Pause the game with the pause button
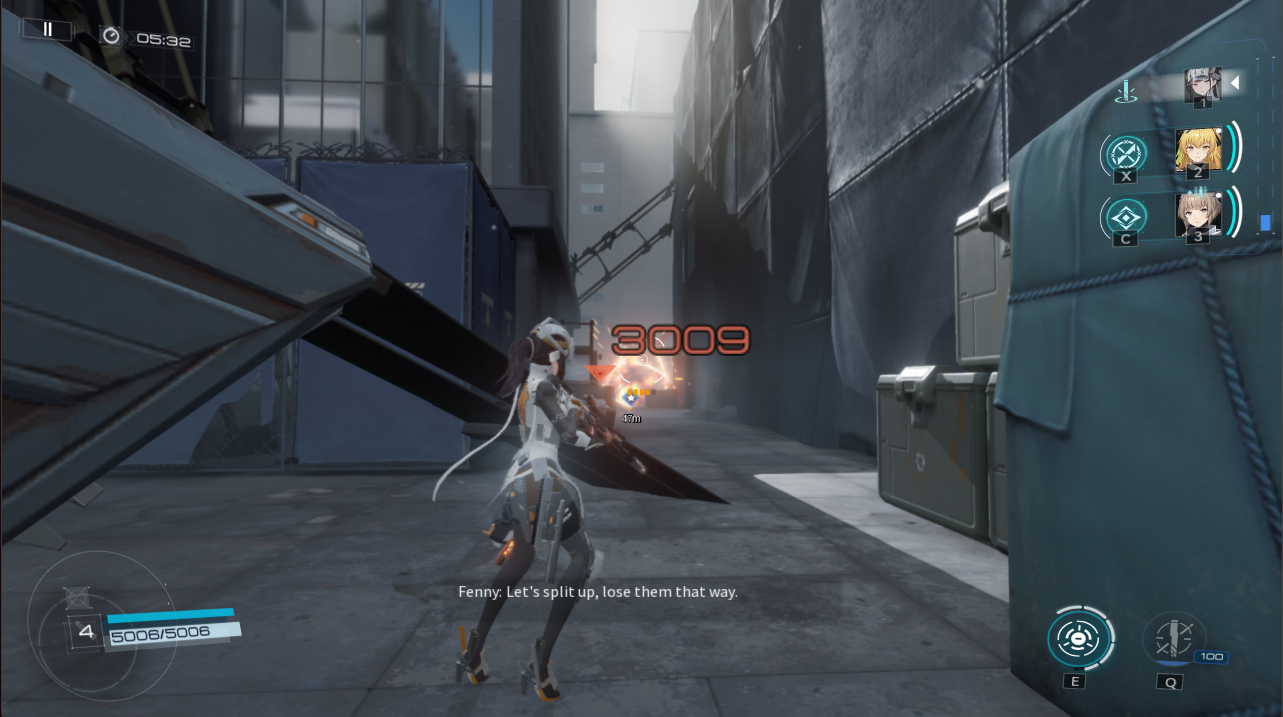 (47, 30)
